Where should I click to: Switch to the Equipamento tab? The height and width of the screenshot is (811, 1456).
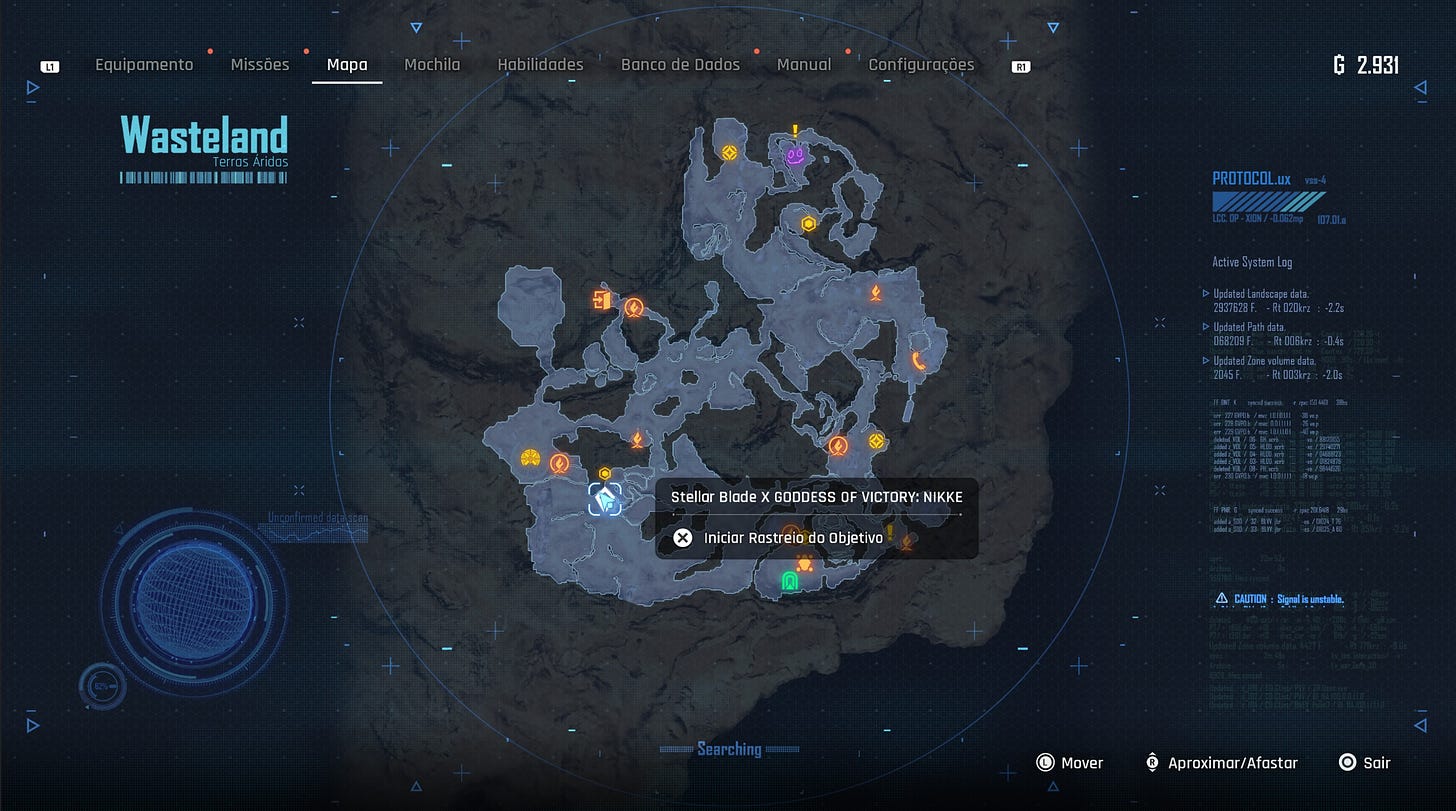(x=144, y=65)
